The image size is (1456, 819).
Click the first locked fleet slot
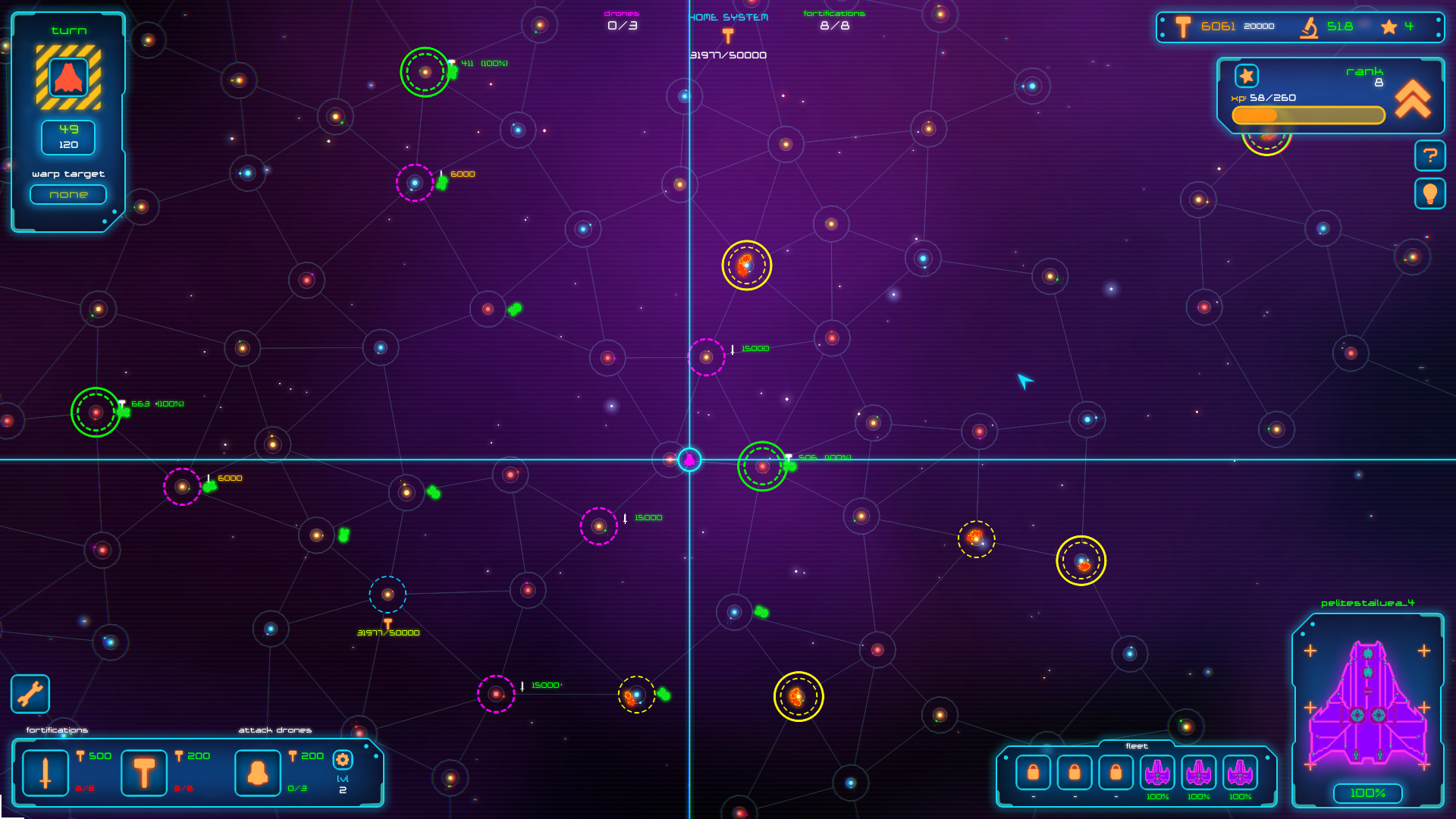coord(1033,773)
